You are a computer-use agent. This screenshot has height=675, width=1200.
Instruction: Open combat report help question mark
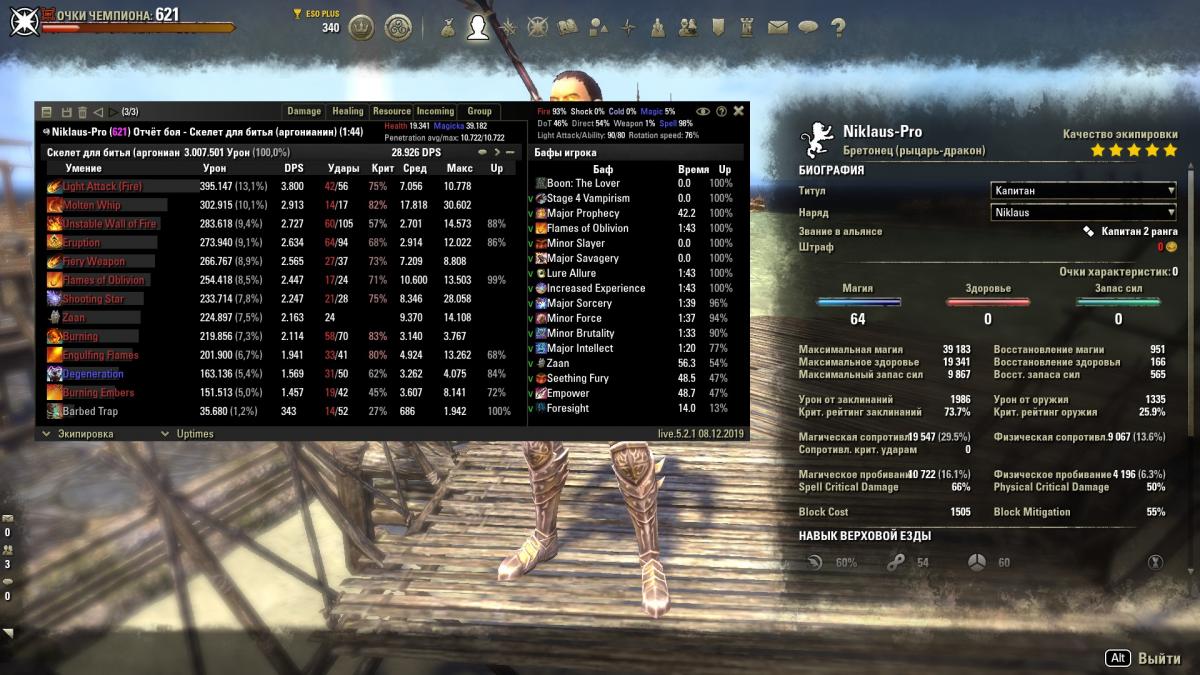pos(721,111)
